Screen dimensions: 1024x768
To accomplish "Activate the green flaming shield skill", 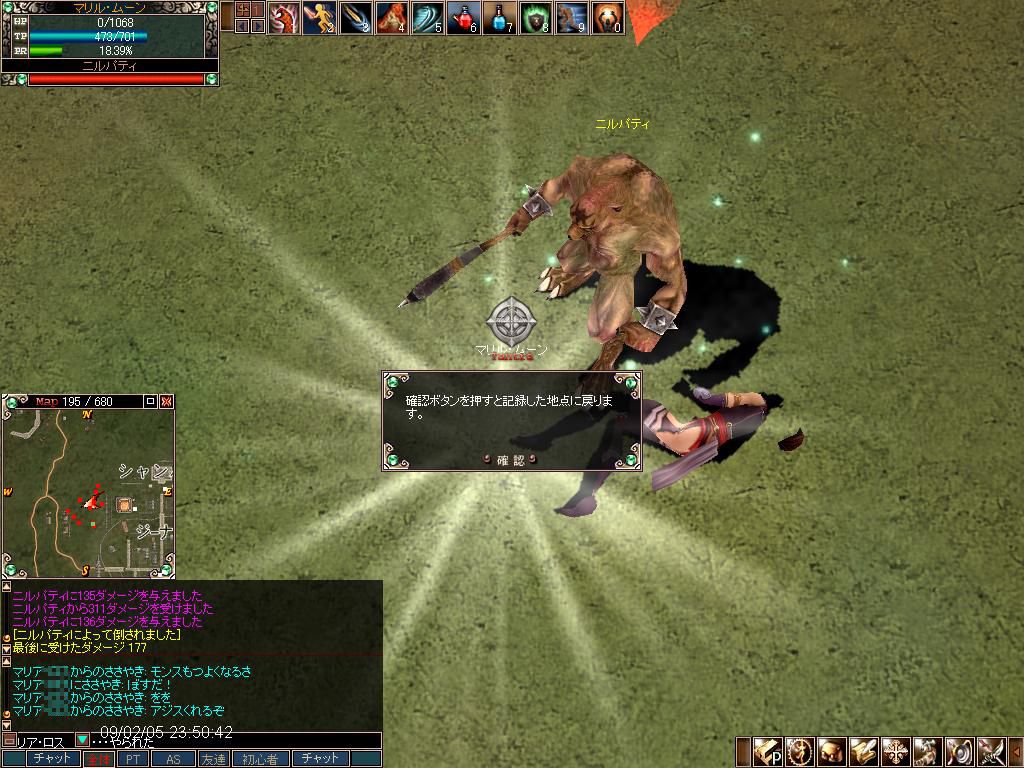I will pyautogui.click(x=535, y=18).
